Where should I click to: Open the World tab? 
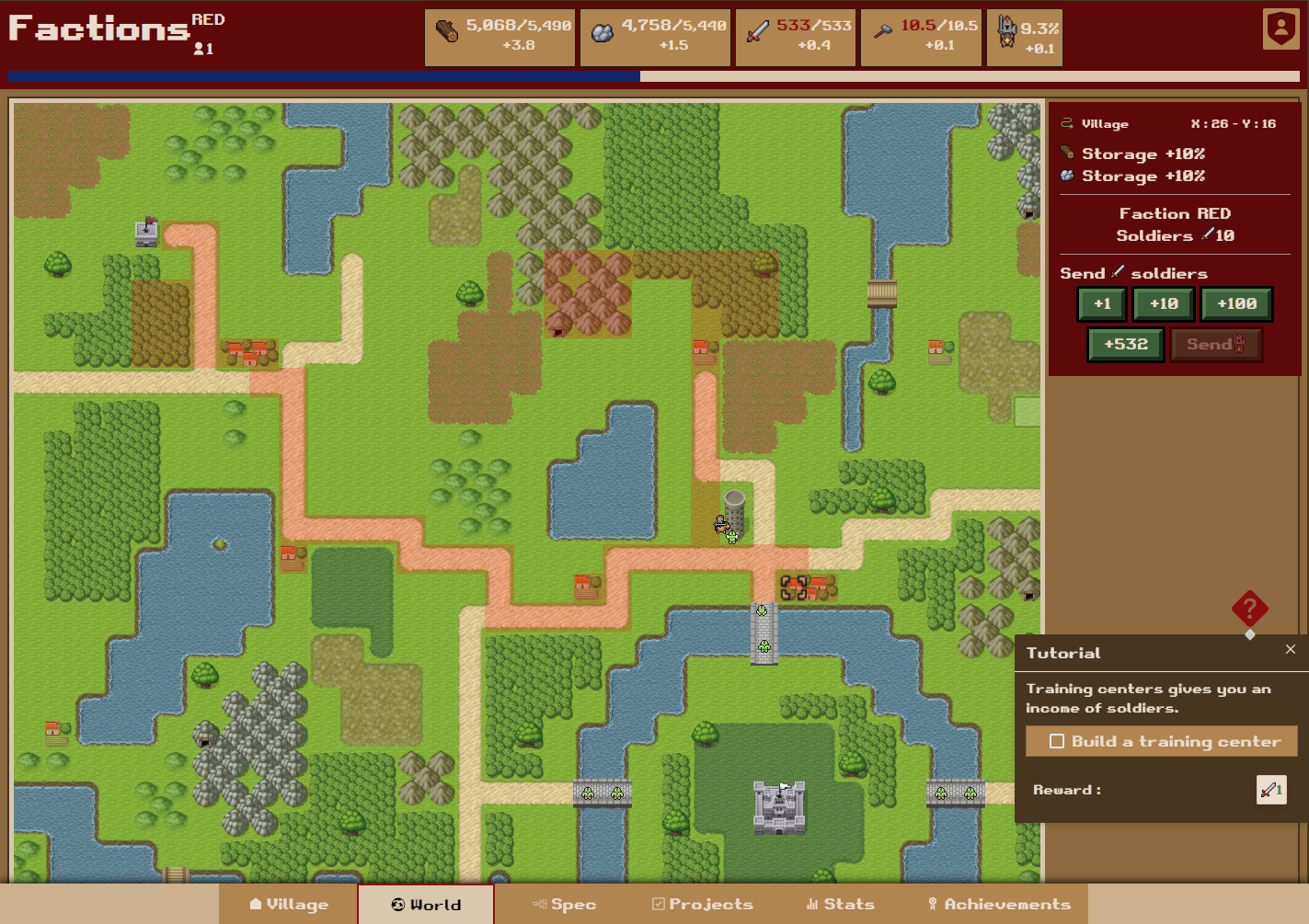click(x=426, y=905)
